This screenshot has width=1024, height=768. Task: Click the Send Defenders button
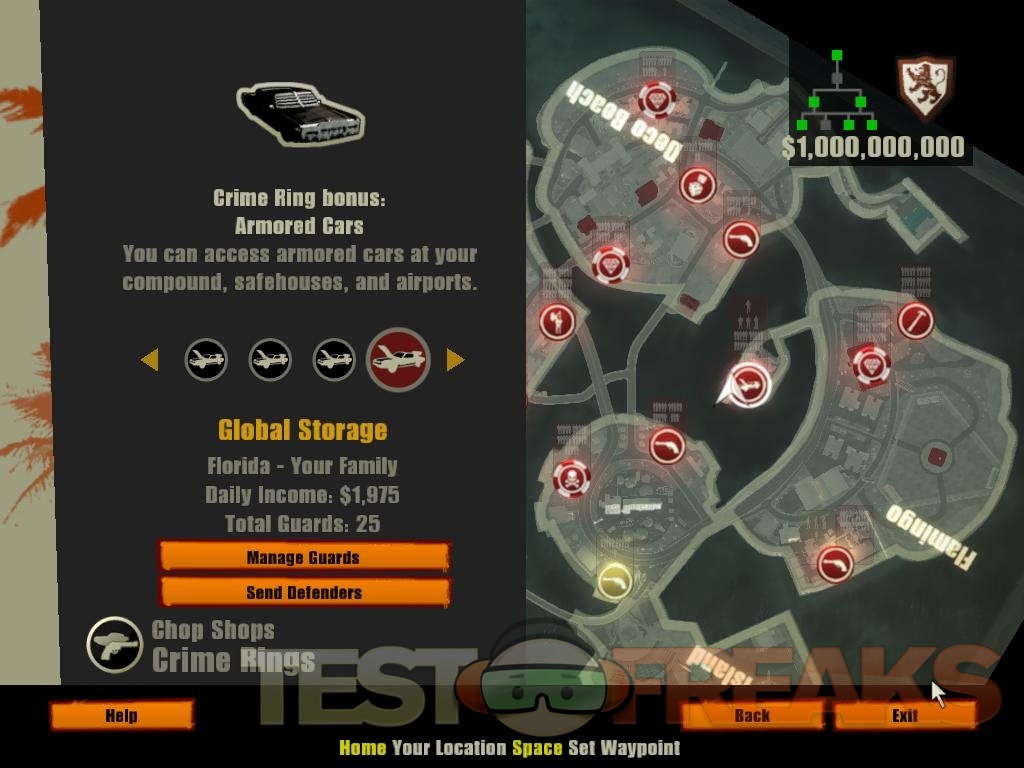click(303, 592)
